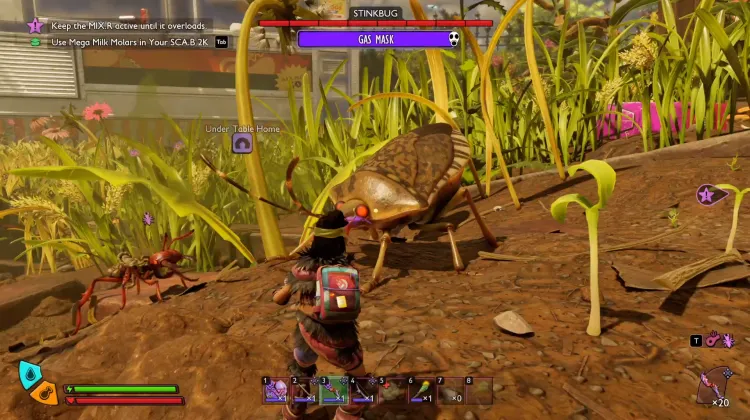Click the pink bug creature indicator icon
The image size is (750, 420).
(x=729, y=341)
